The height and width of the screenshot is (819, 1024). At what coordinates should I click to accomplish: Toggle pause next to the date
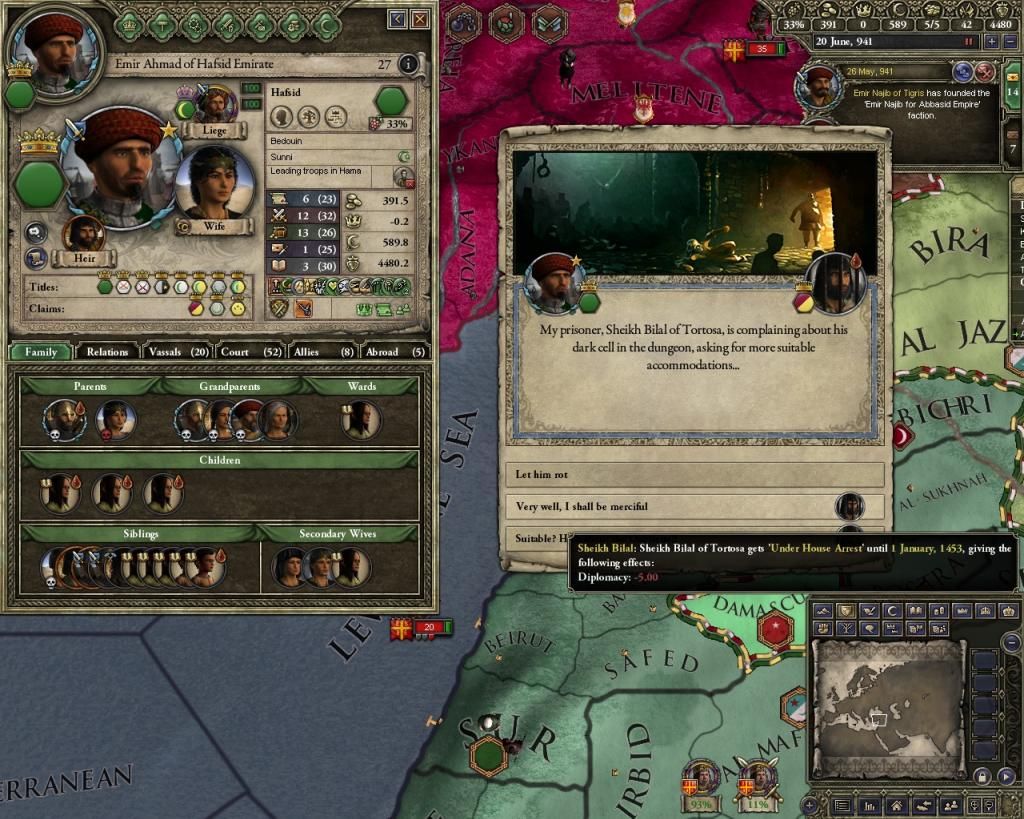(968, 42)
